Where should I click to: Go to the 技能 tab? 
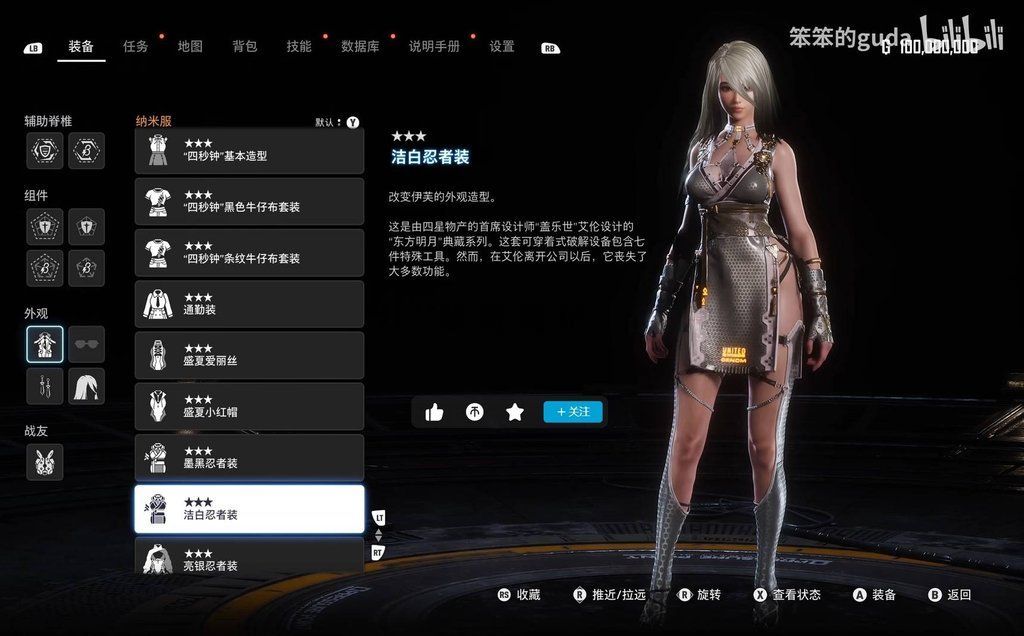click(298, 46)
